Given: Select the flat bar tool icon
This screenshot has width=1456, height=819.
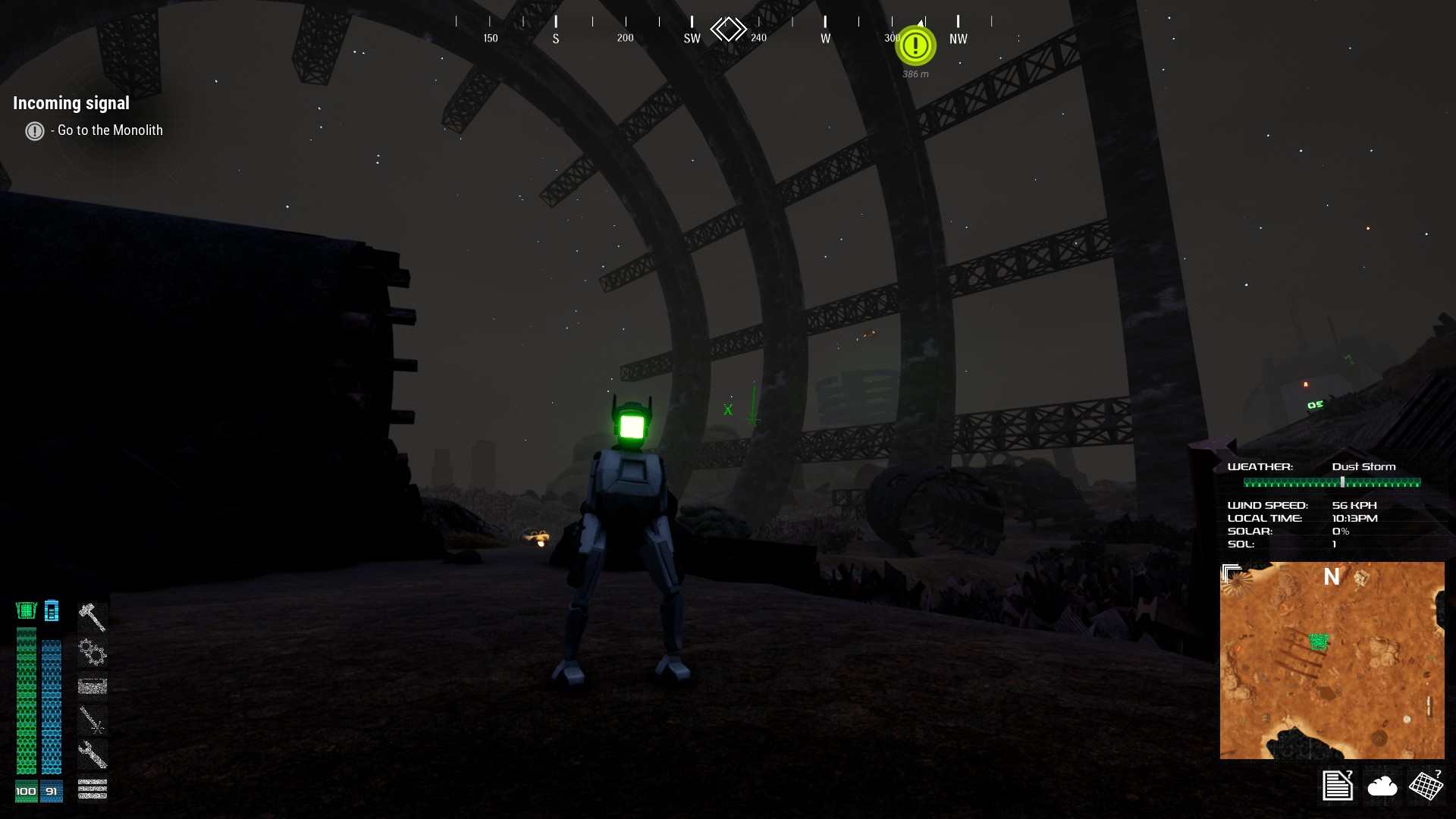Looking at the screenshot, I should point(93,686).
